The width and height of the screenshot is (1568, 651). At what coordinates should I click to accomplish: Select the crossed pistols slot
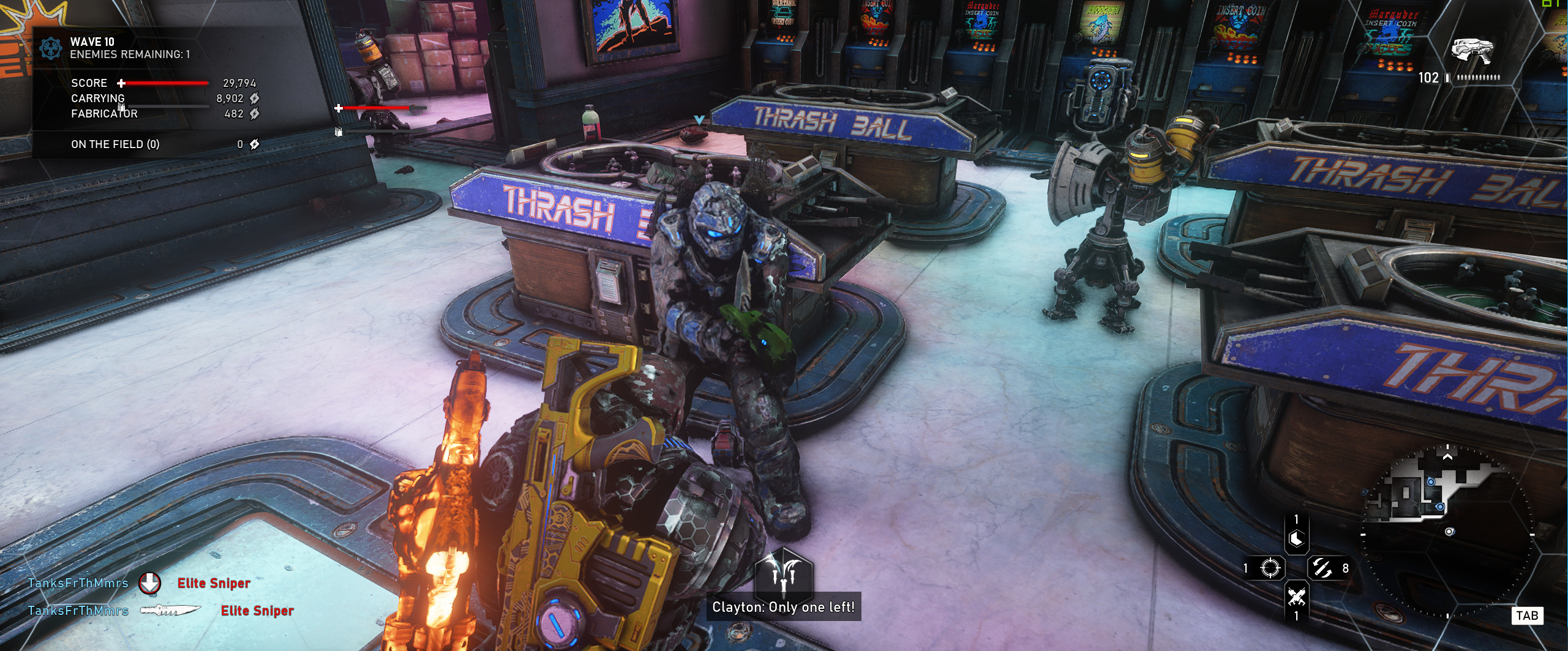point(1296,596)
